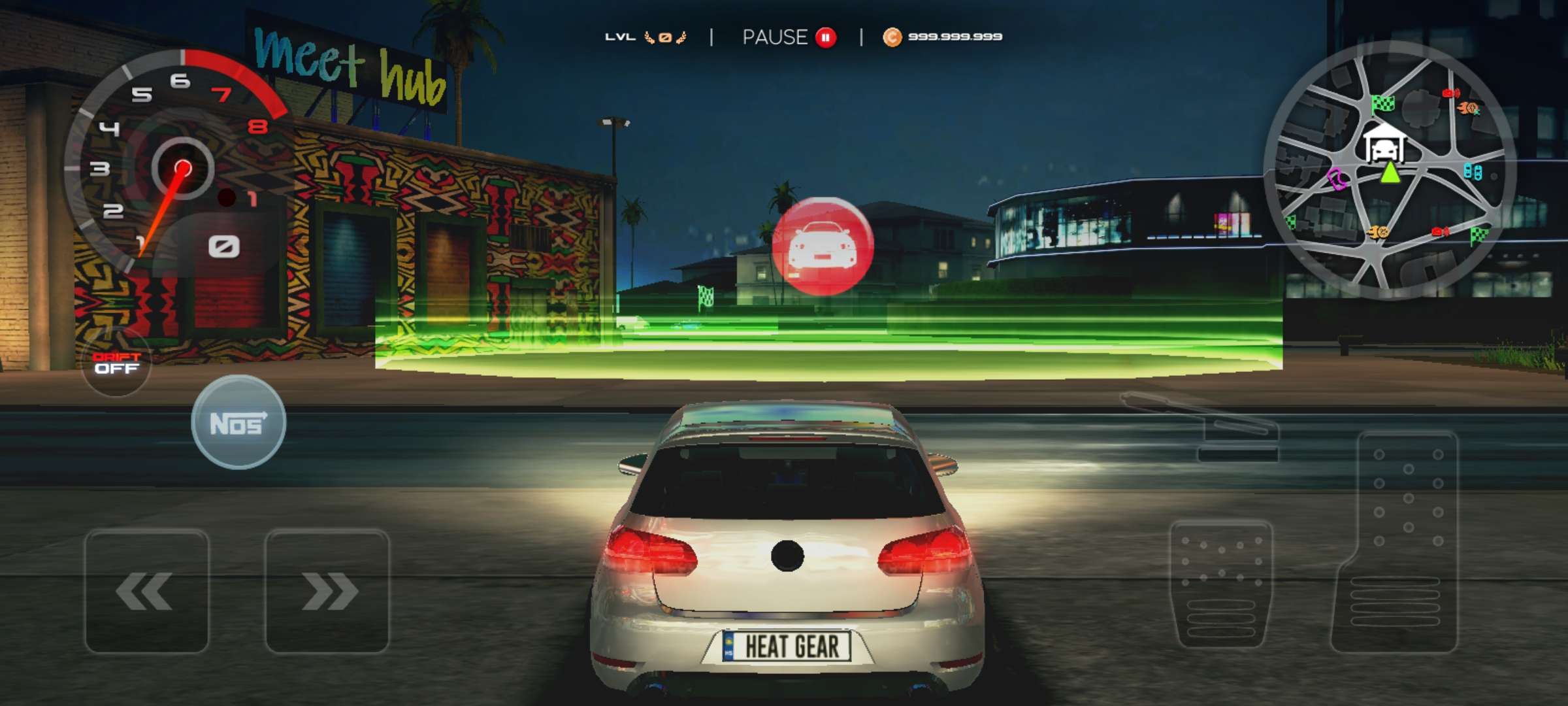The image size is (1568, 706).
Task: Steer left with the left arrow button
Action: point(146,591)
